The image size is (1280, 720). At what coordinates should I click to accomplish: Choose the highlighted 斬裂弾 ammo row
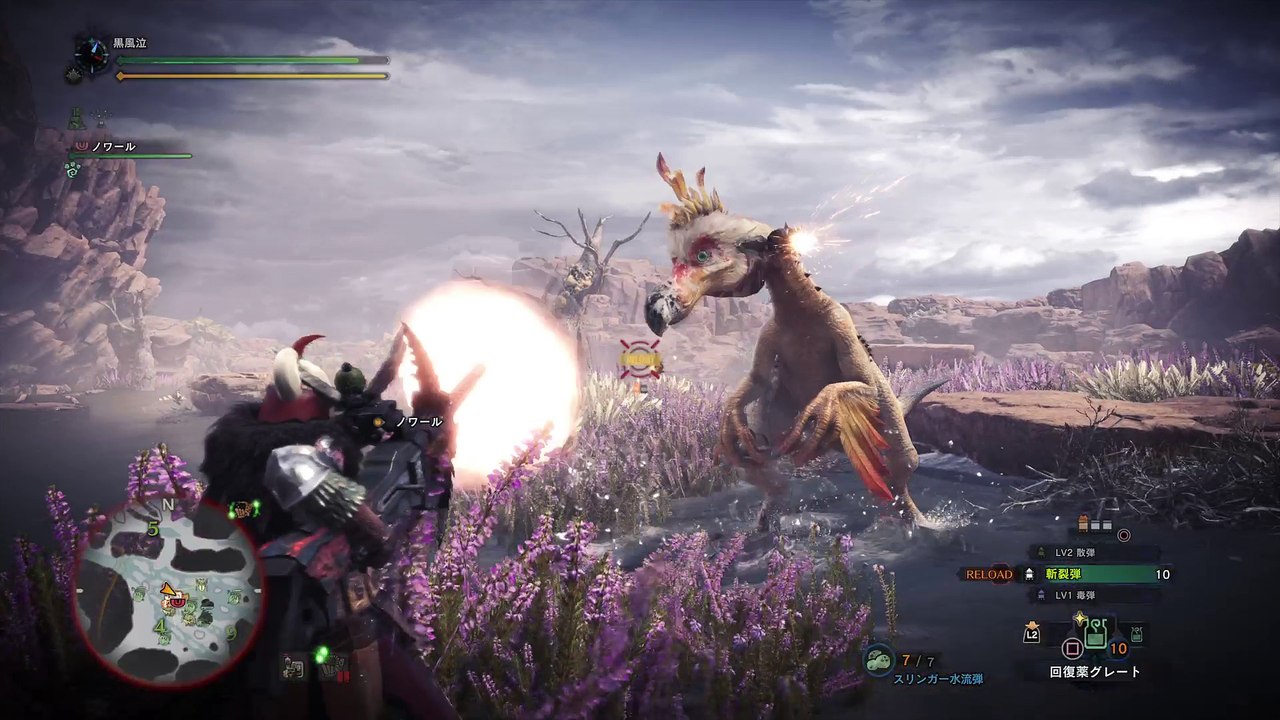point(1092,574)
